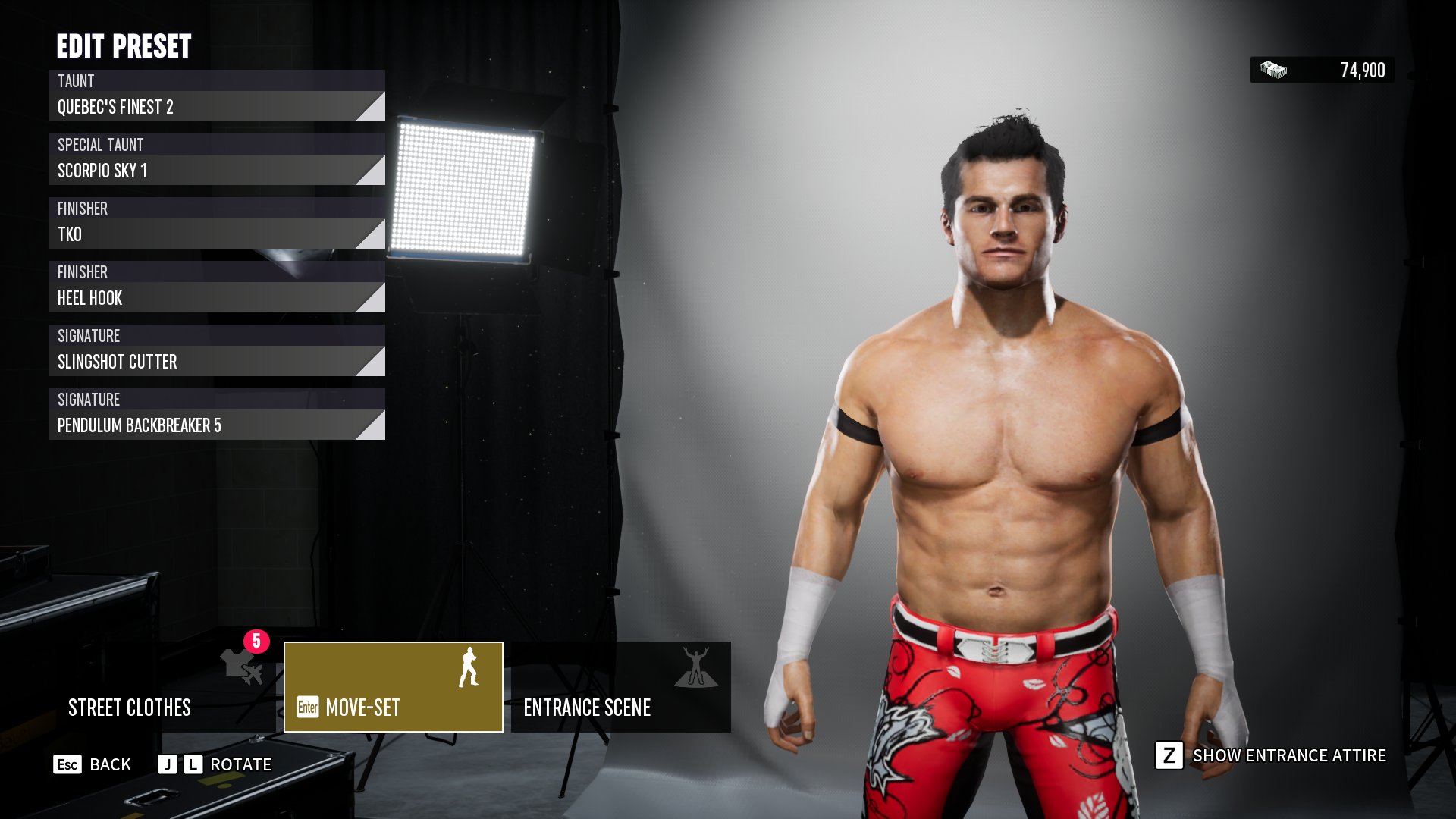Click the J key rotate icon
The height and width of the screenshot is (819, 1456).
click(168, 764)
